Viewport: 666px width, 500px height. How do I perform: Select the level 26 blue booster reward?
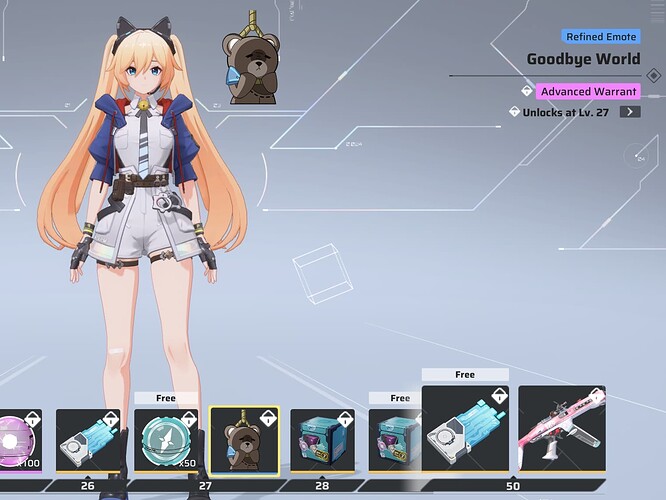[90, 439]
